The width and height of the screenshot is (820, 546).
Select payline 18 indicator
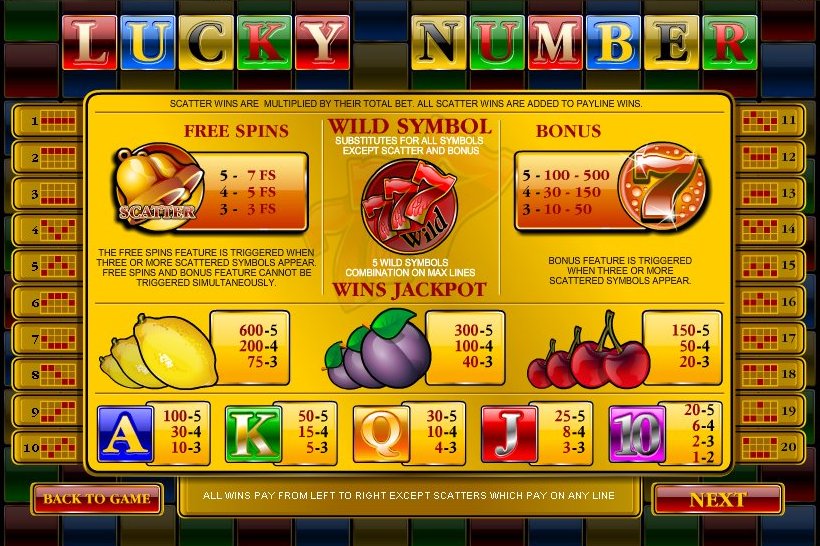773,375
